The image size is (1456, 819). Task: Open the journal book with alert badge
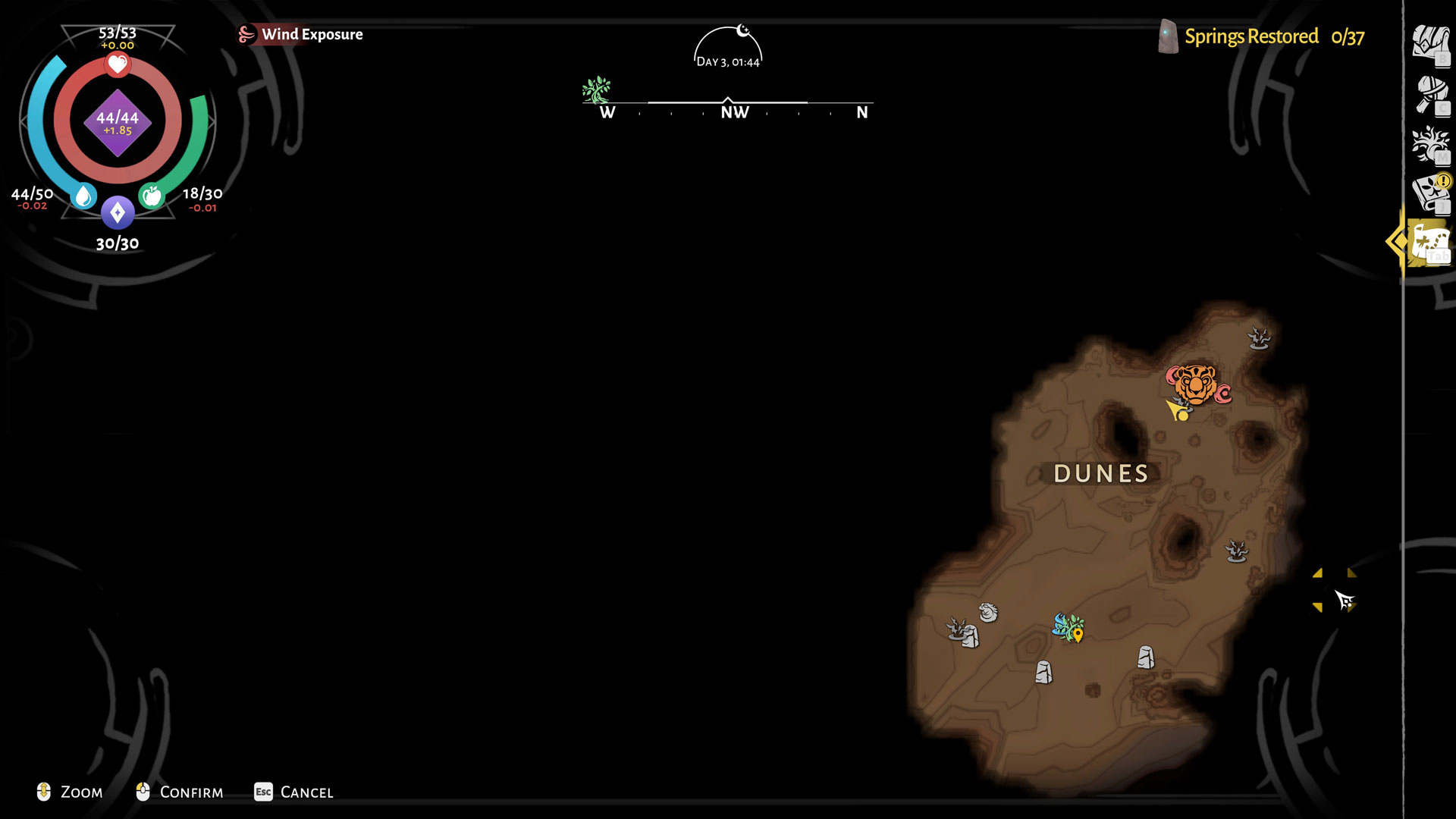coord(1430,194)
